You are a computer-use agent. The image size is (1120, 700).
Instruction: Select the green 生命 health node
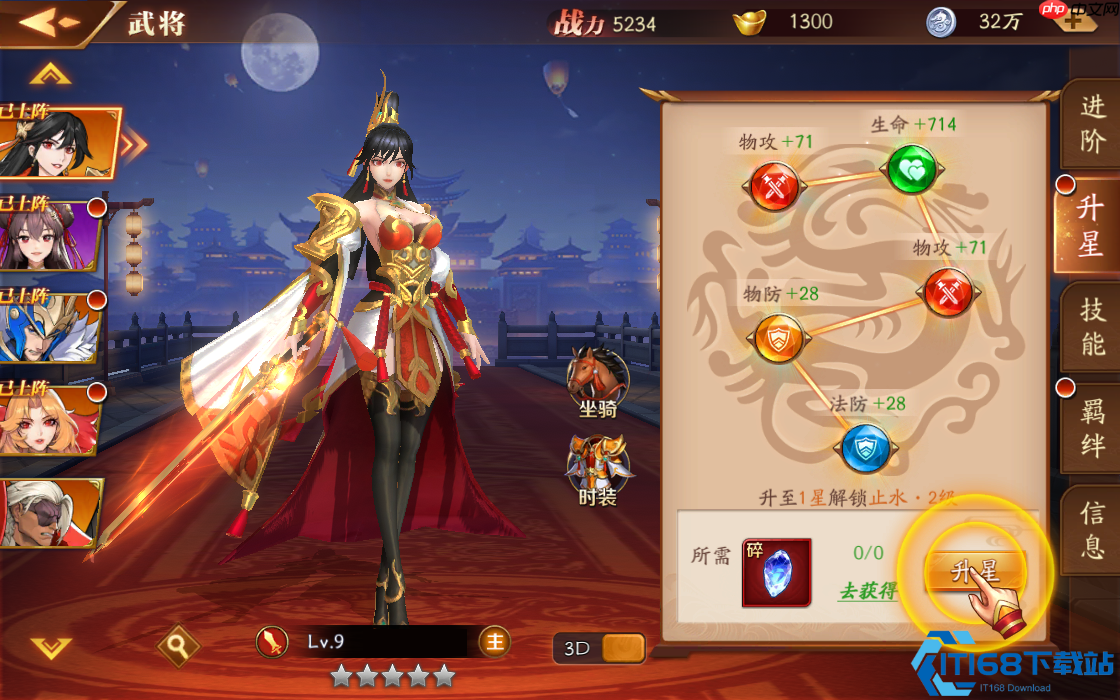pyautogui.click(x=911, y=169)
